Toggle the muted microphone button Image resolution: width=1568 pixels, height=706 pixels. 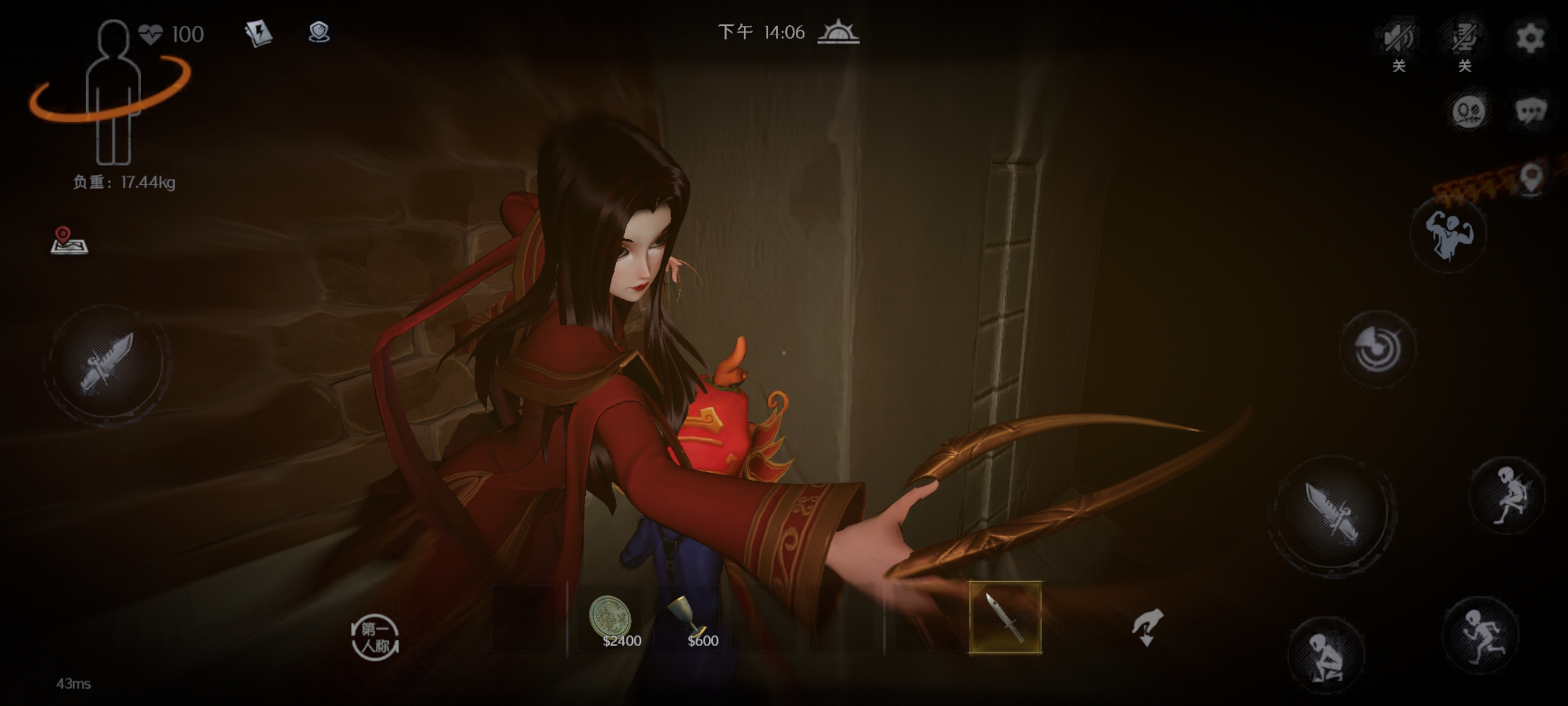coord(1464,38)
